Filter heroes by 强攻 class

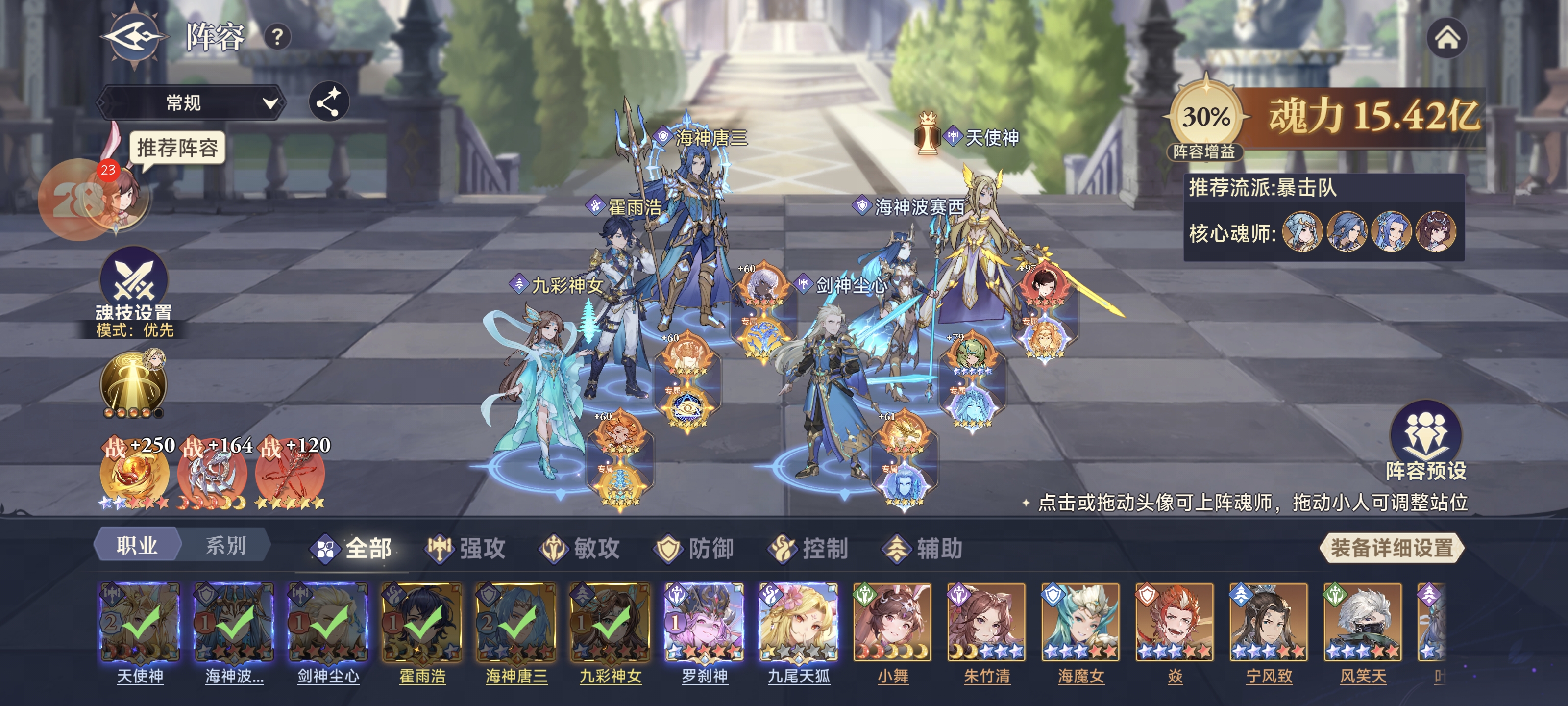pos(466,548)
